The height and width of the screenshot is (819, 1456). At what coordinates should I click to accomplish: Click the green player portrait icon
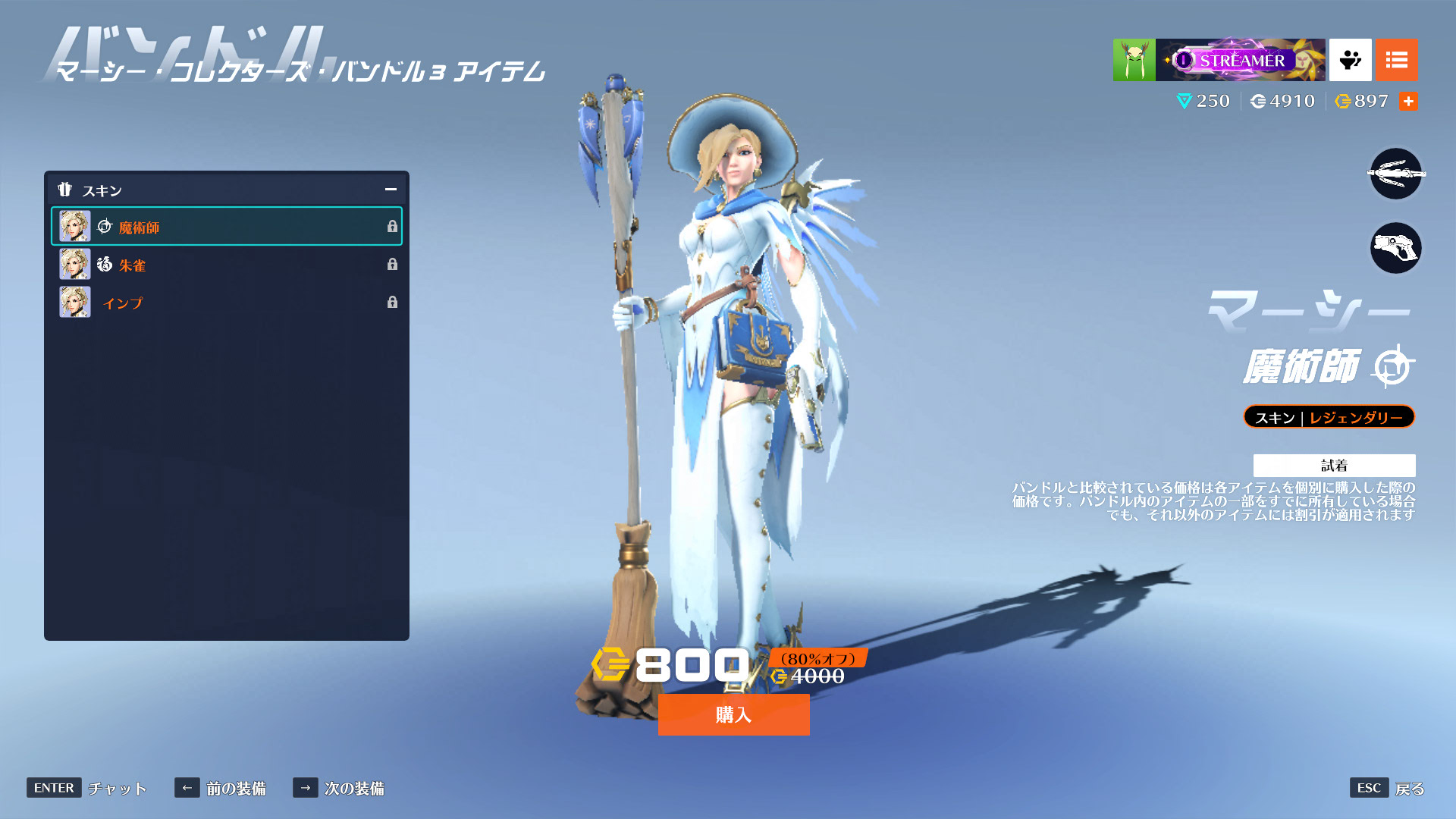click(x=1134, y=60)
